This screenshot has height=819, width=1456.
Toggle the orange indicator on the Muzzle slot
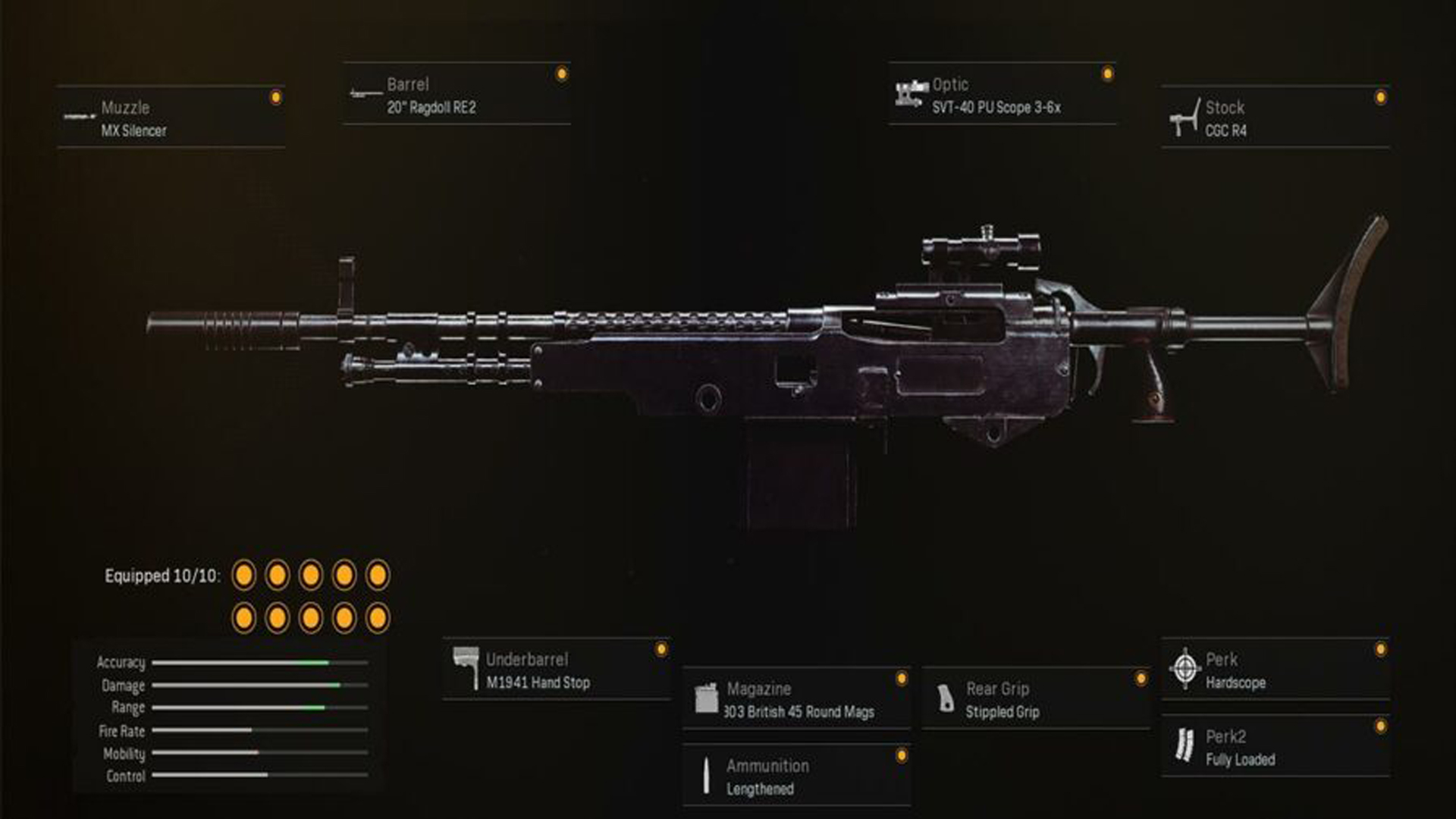coord(276,95)
